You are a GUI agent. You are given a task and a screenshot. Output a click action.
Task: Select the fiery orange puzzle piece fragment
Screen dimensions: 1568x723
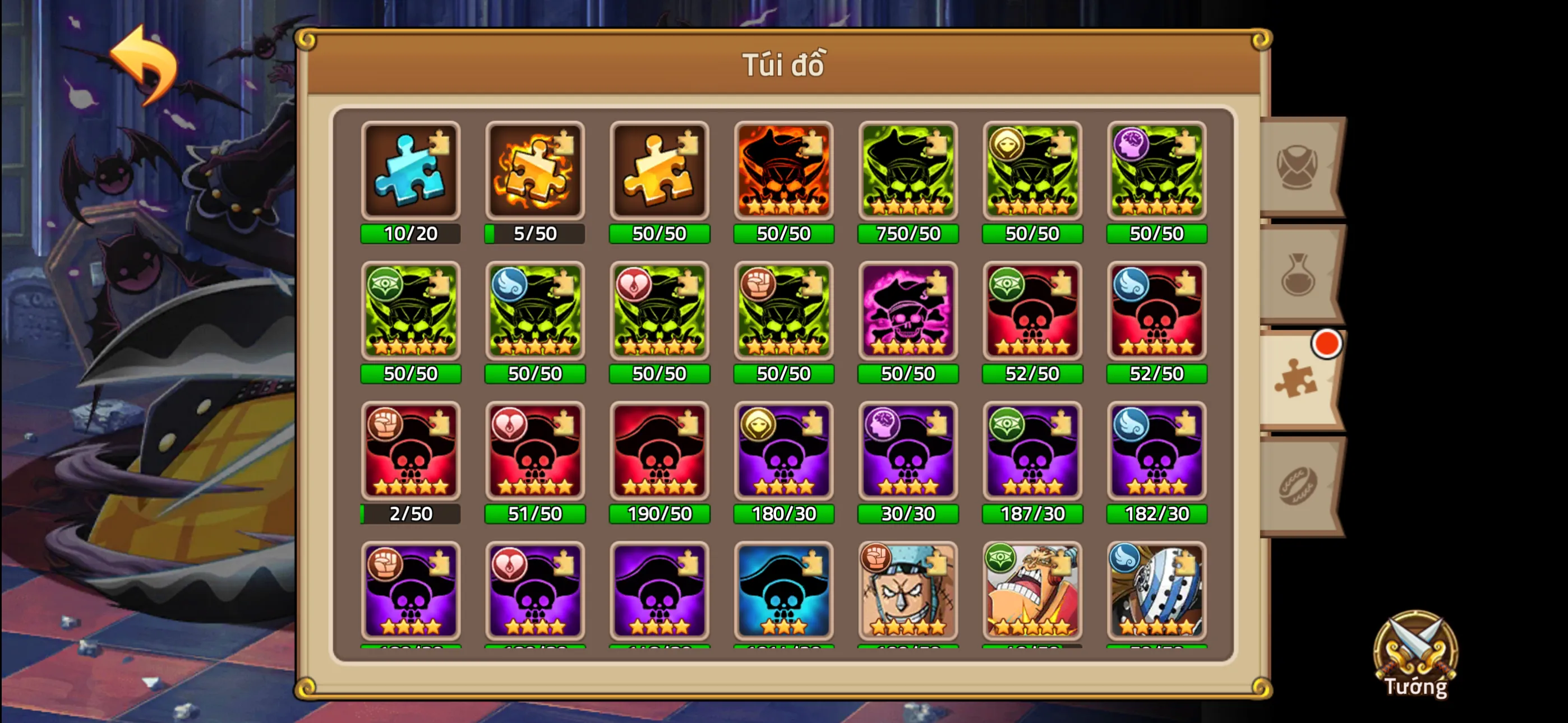click(x=536, y=170)
